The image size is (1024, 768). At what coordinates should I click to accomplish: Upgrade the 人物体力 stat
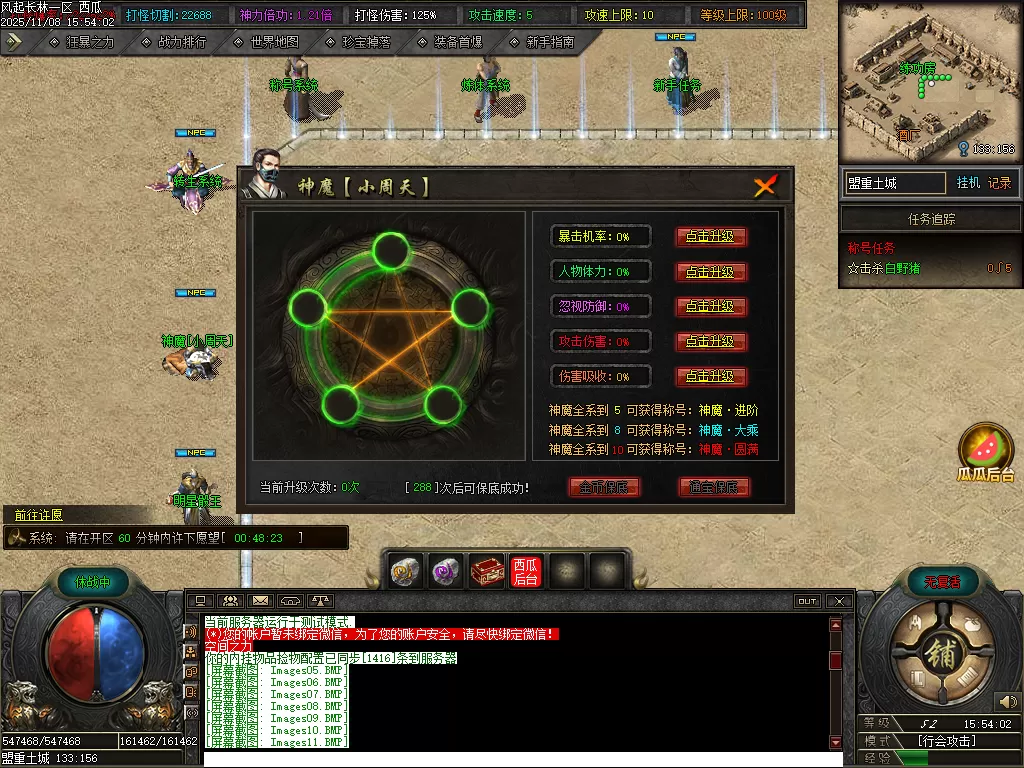[711, 272]
